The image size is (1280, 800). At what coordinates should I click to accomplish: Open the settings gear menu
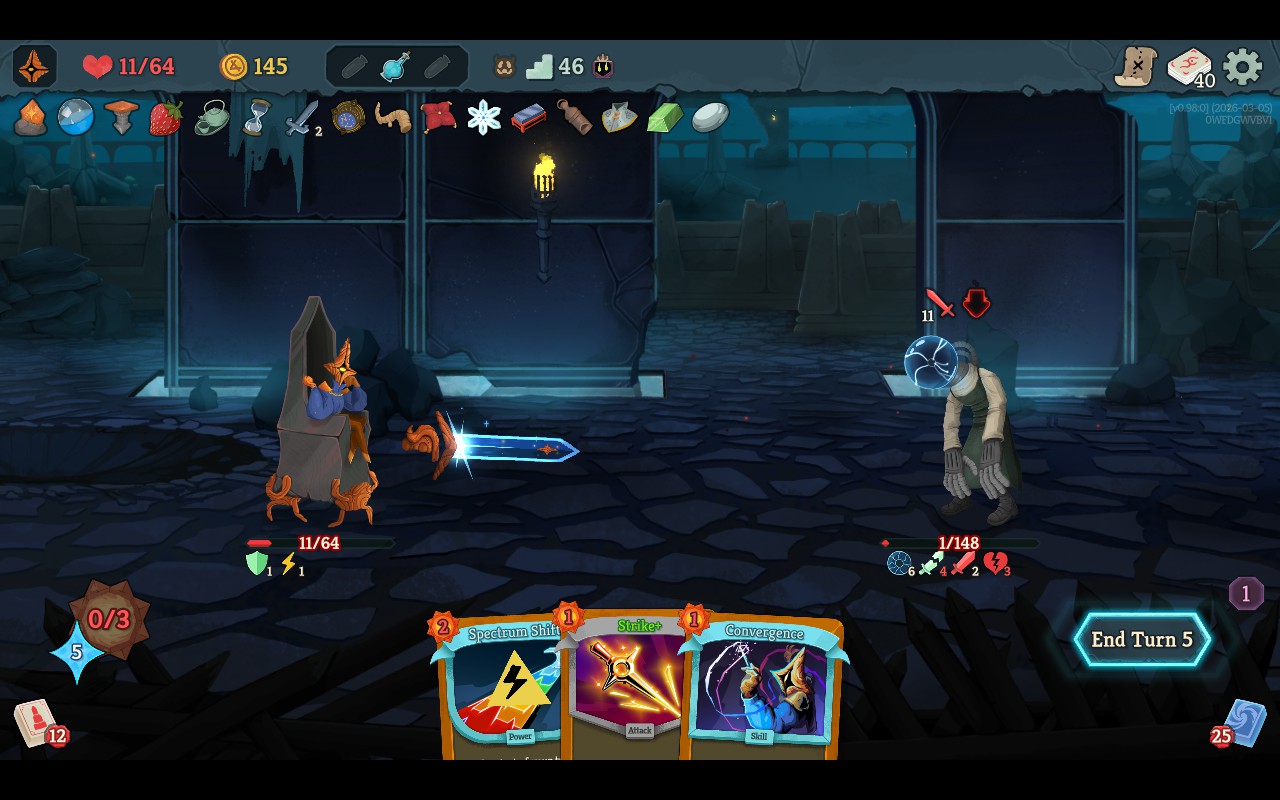(1242, 67)
